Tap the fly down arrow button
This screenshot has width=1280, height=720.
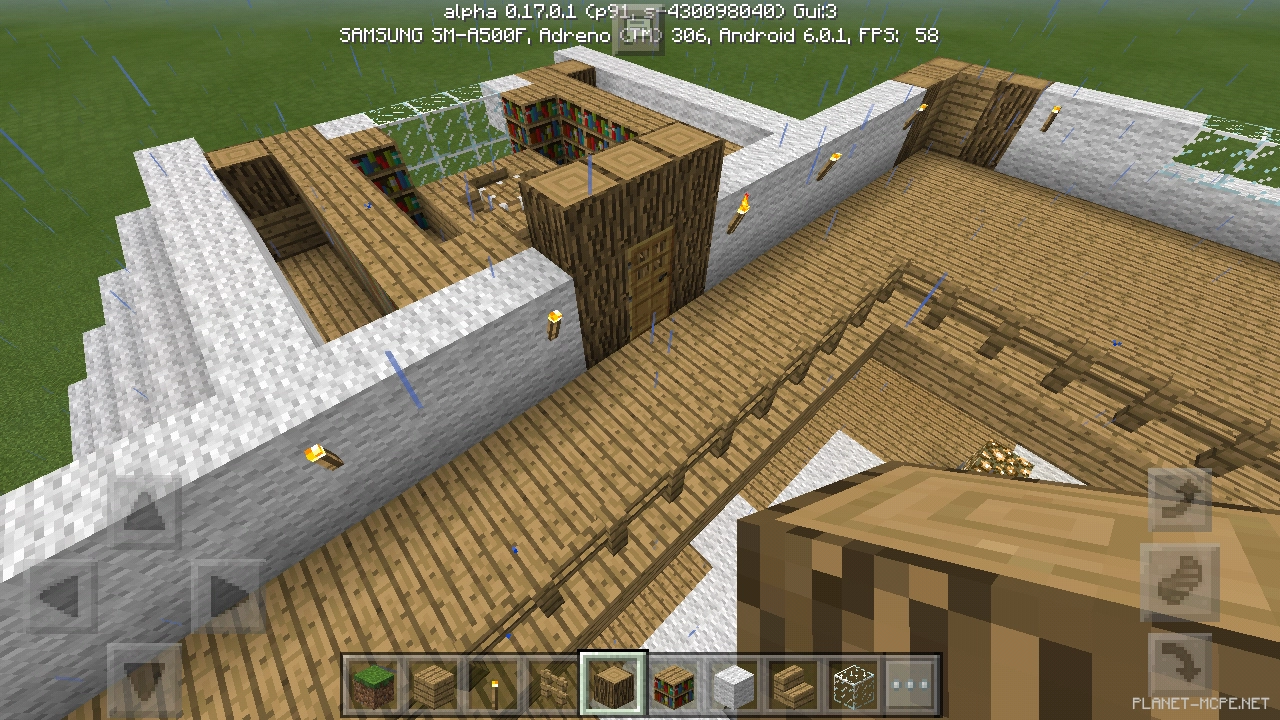(1179, 664)
